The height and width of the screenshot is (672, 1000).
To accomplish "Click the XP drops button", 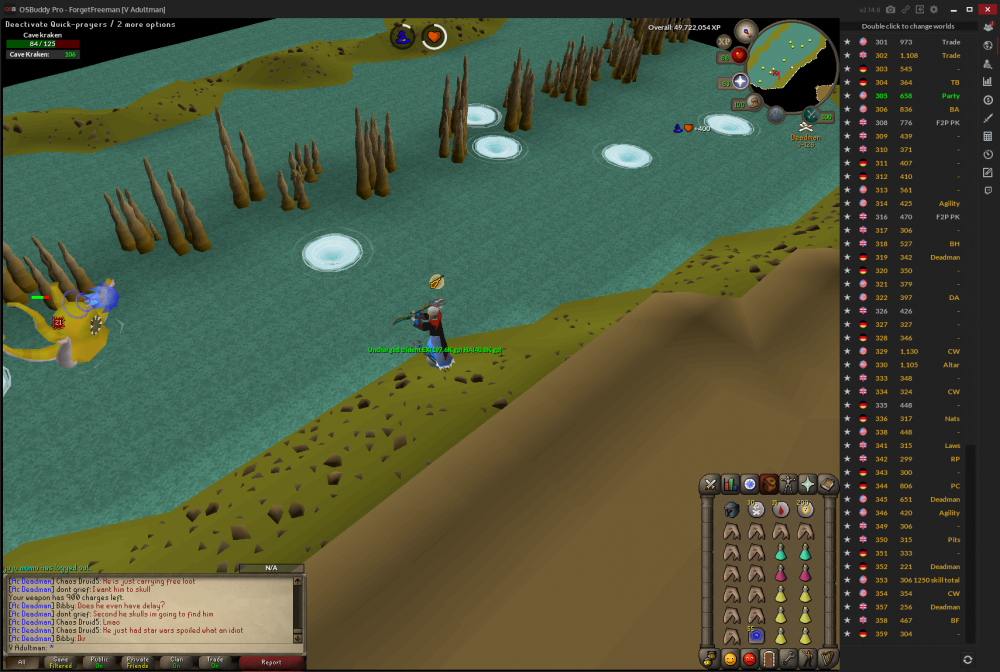I will pos(724,42).
